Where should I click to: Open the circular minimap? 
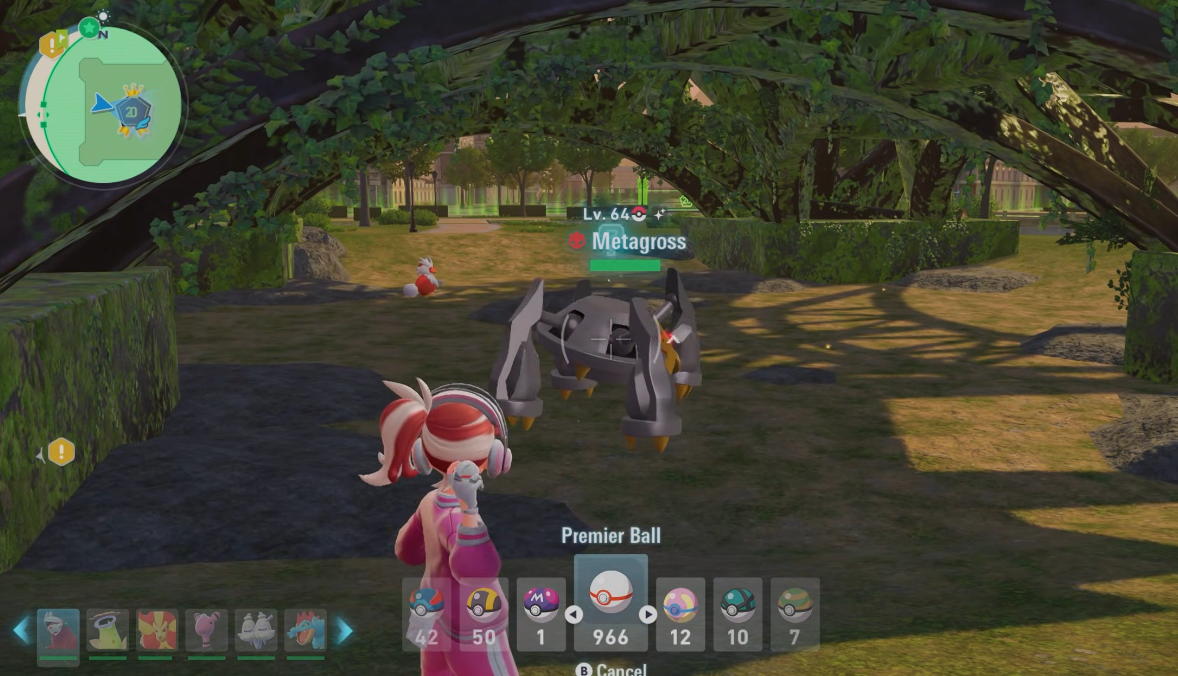tap(101, 106)
